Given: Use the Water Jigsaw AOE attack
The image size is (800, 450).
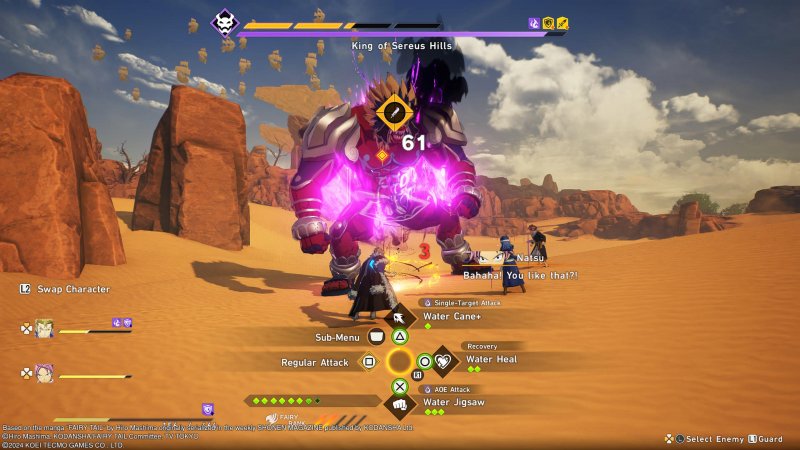Looking at the screenshot, I should 454,403.
